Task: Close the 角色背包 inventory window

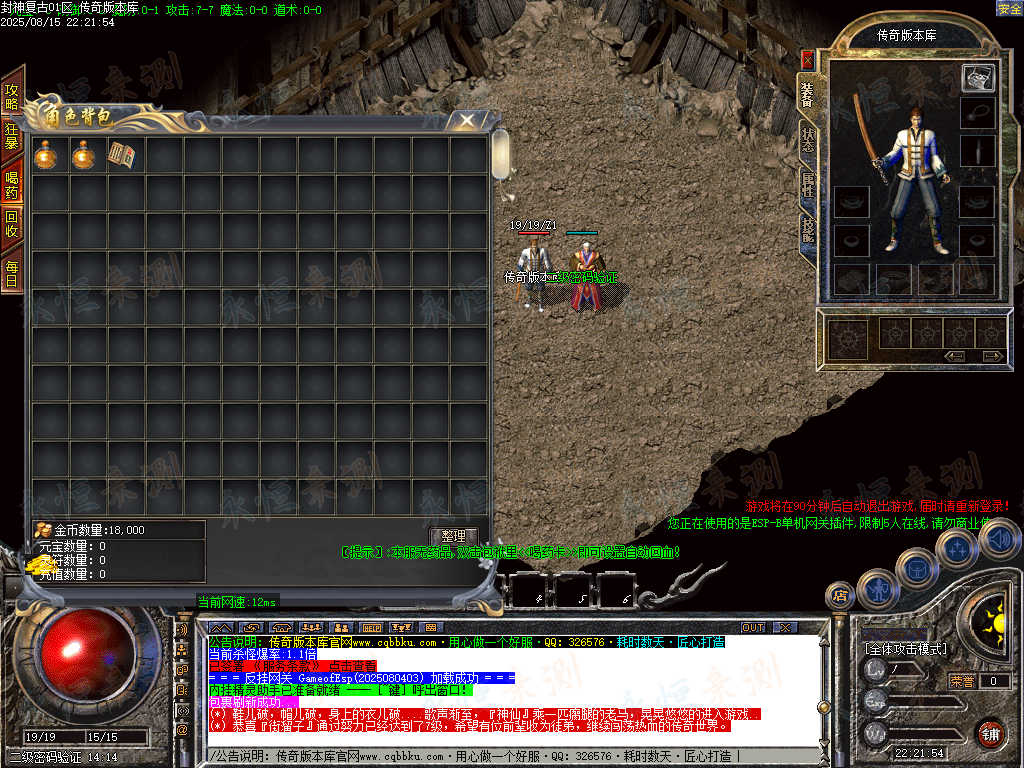Action: point(466,120)
